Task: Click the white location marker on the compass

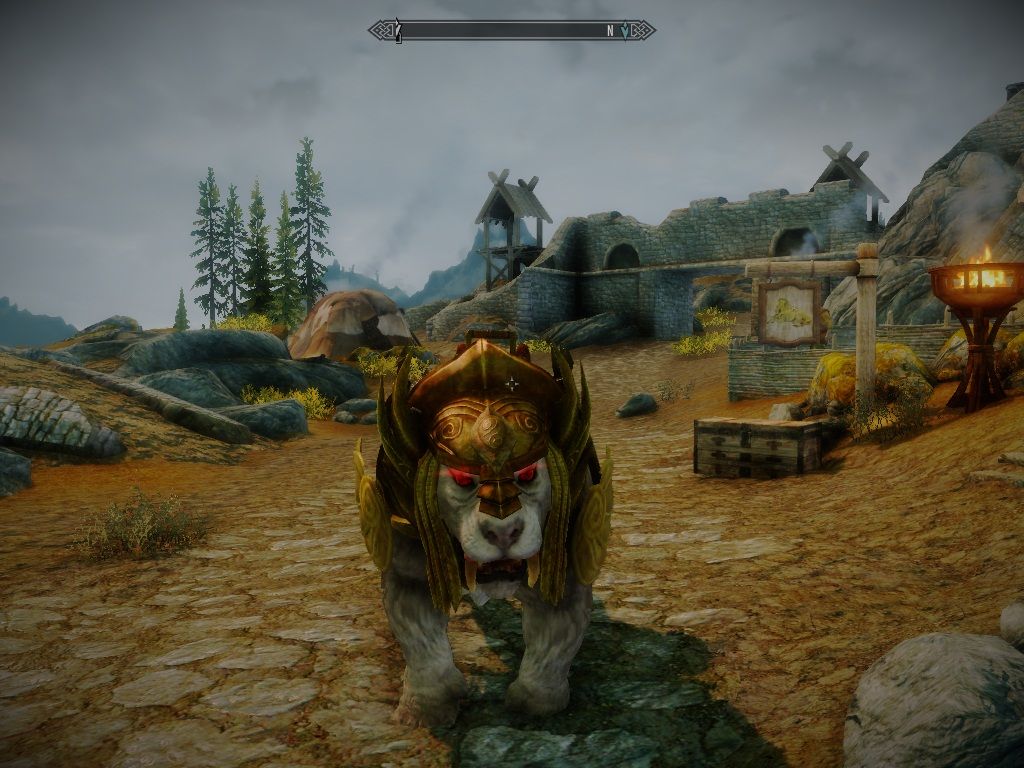Action: tap(398, 31)
